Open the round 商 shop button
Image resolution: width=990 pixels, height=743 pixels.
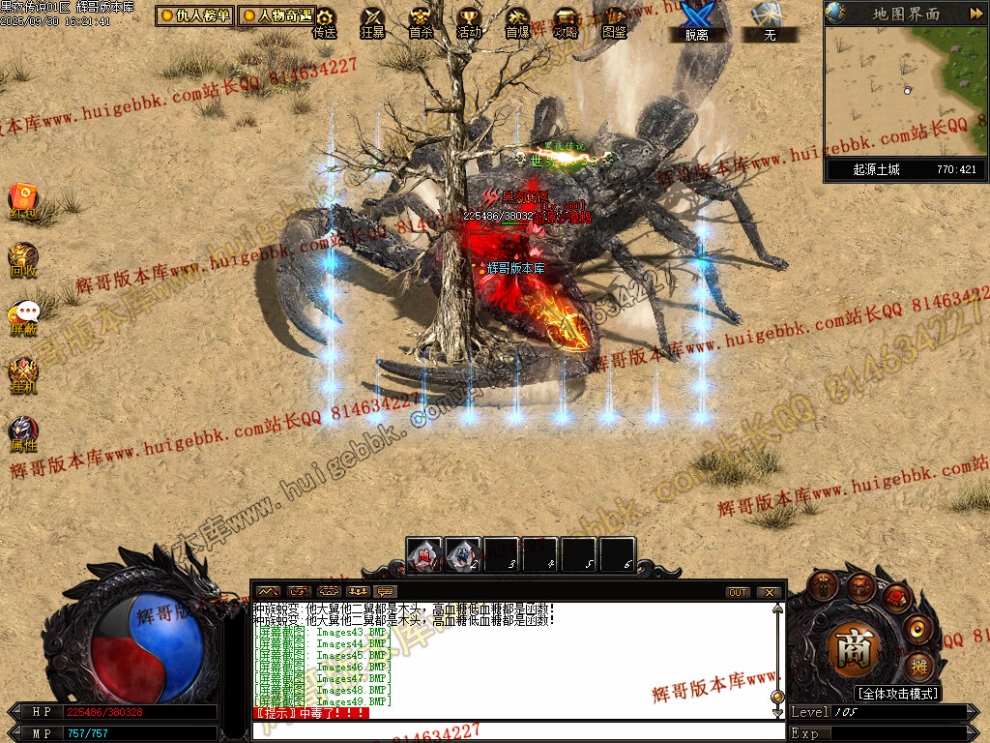point(855,648)
